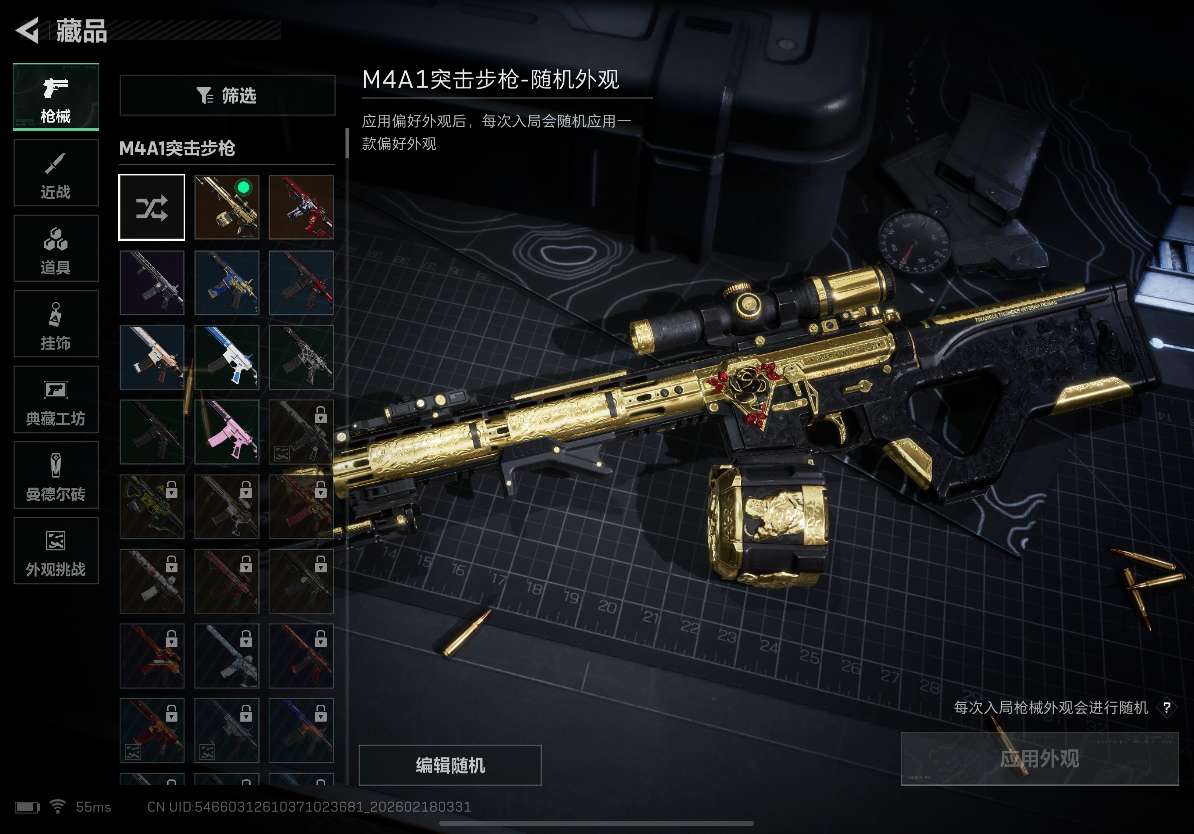
Task: Pick the pink M4A1 skin thumbnail
Action: coord(227,432)
